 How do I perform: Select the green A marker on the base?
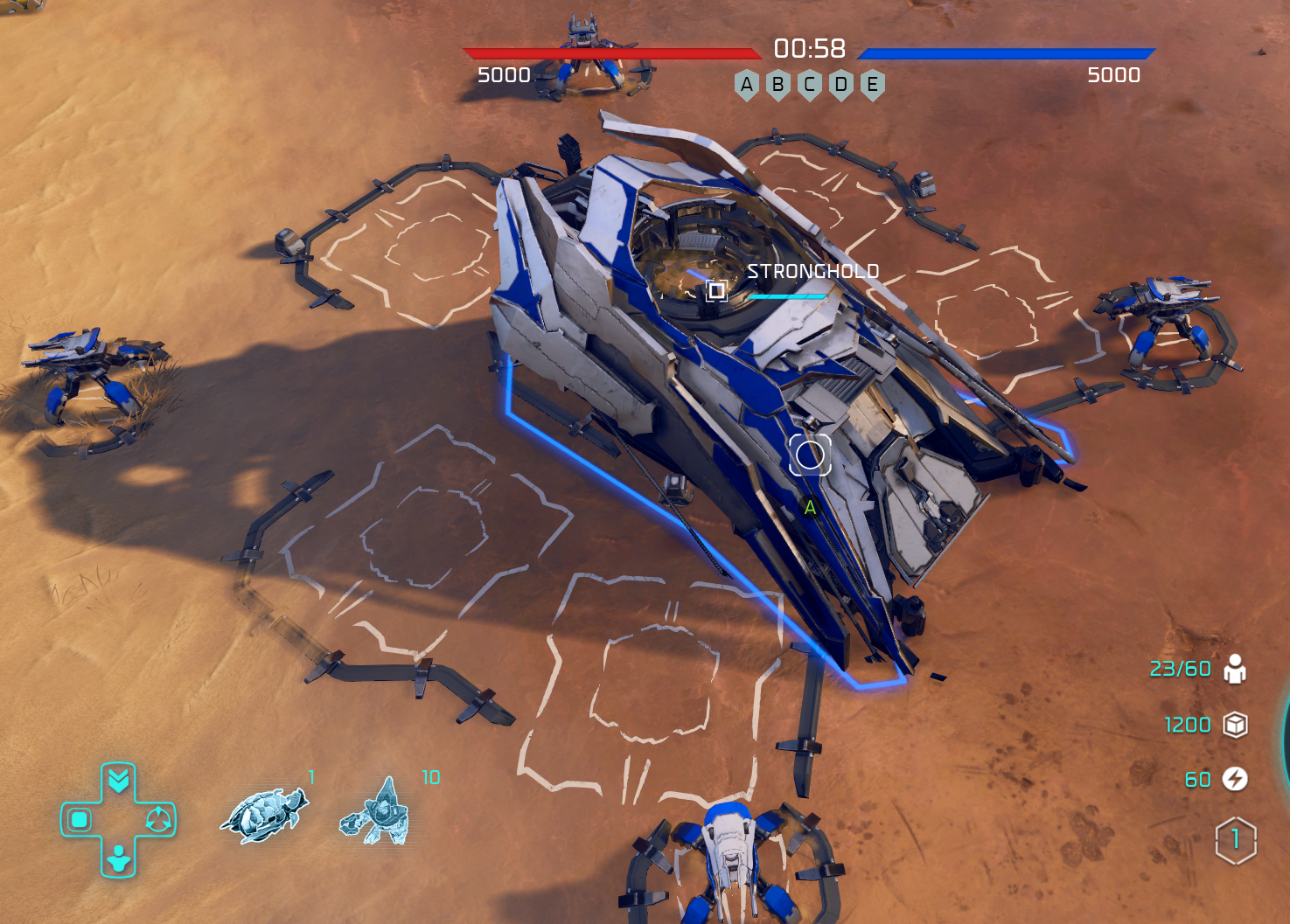810,507
